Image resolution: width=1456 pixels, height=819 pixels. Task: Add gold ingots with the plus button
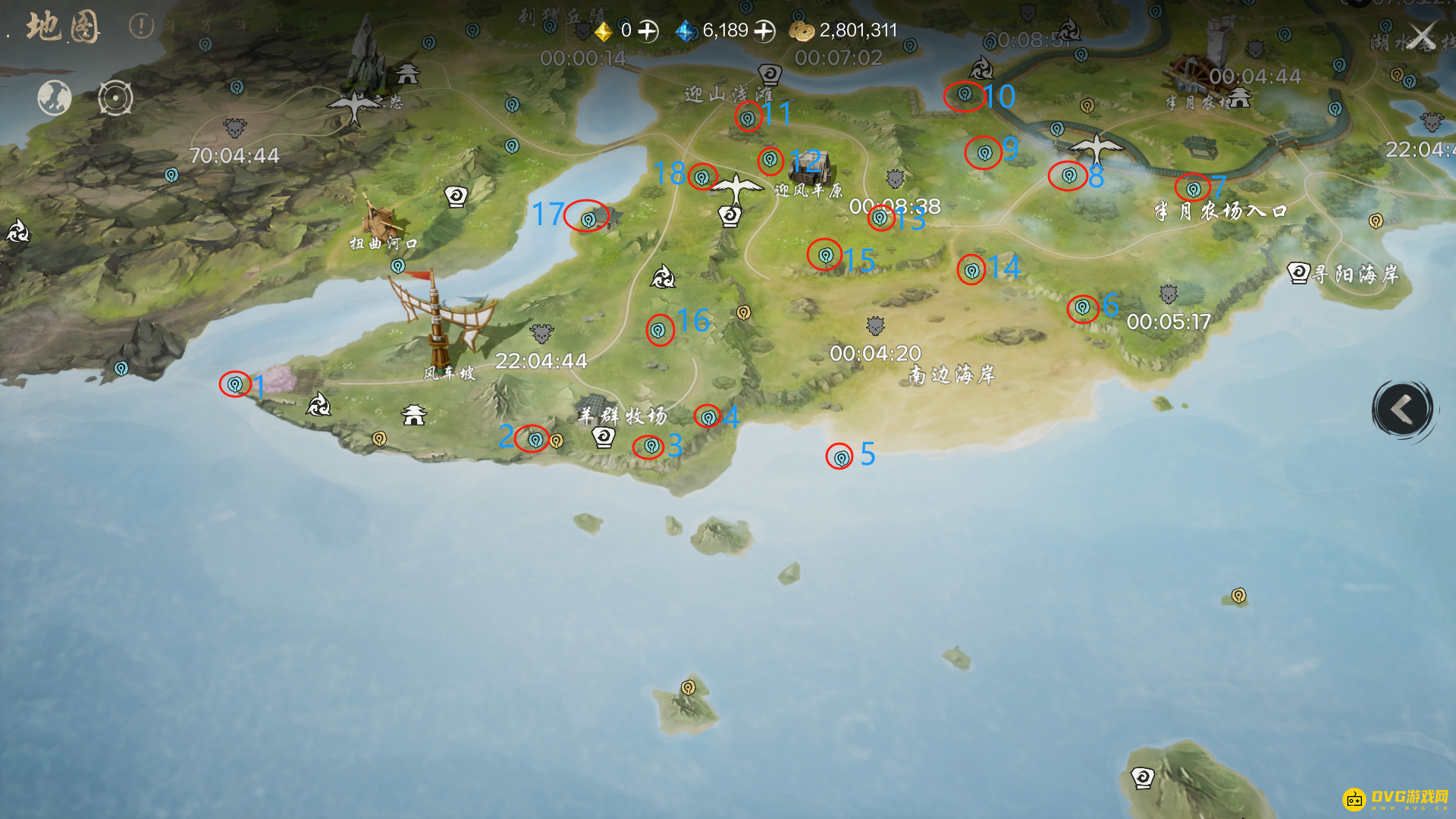click(x=648, y=31)
